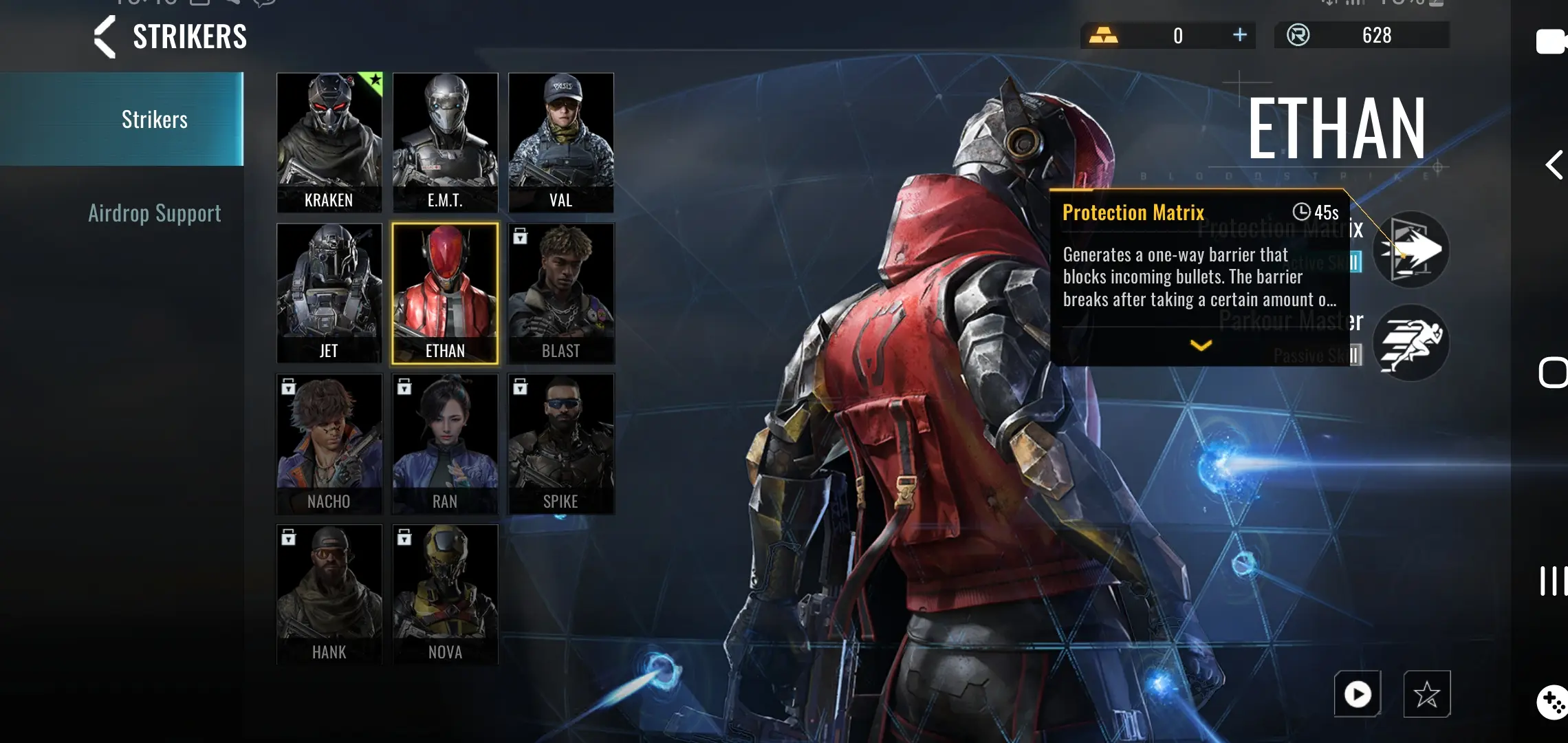Pick the Val striker portrait

coord(560,142)
